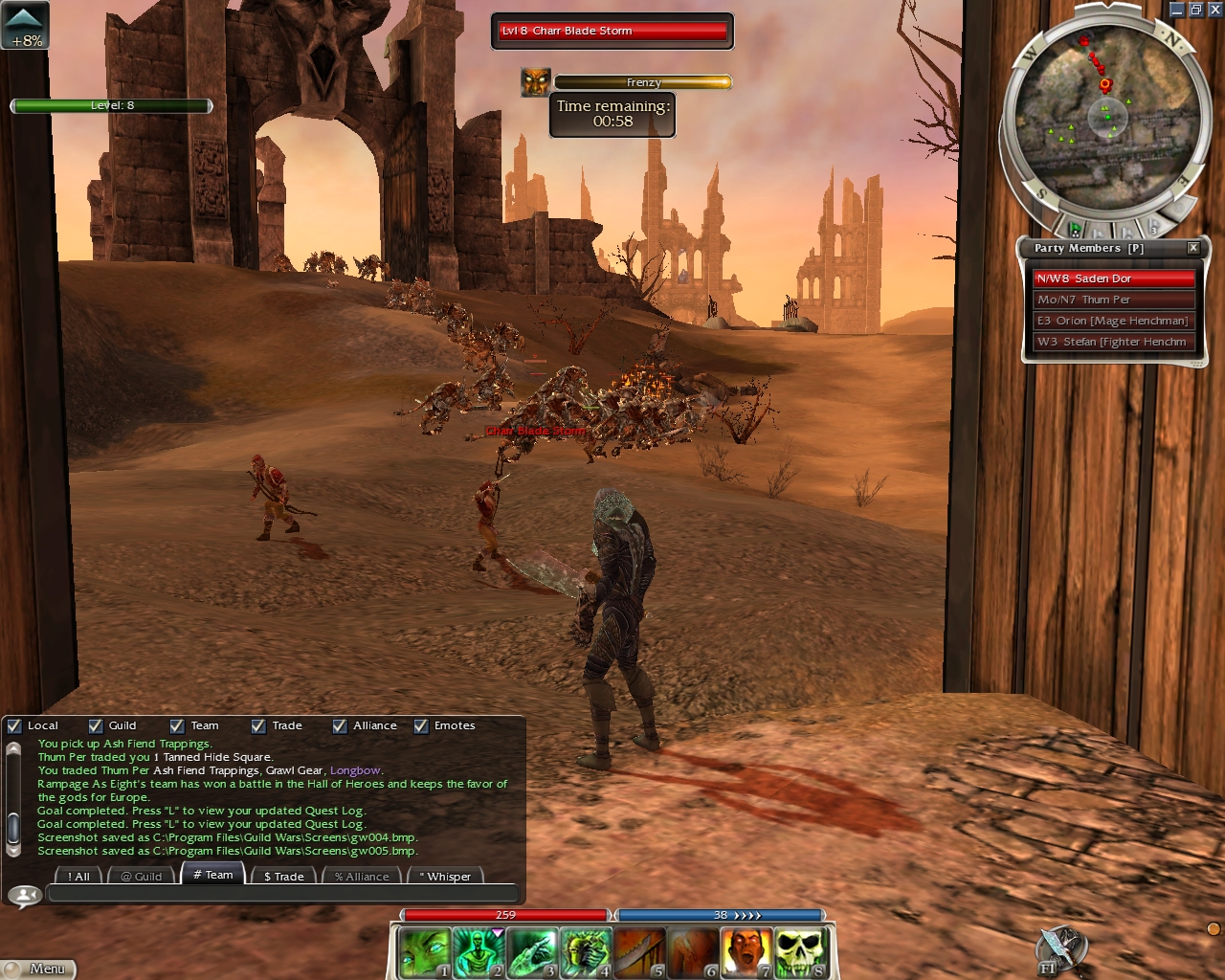1225x980 pixels.
Task: Click the green flag button under the compass
Action: [x=1076, y=229]
